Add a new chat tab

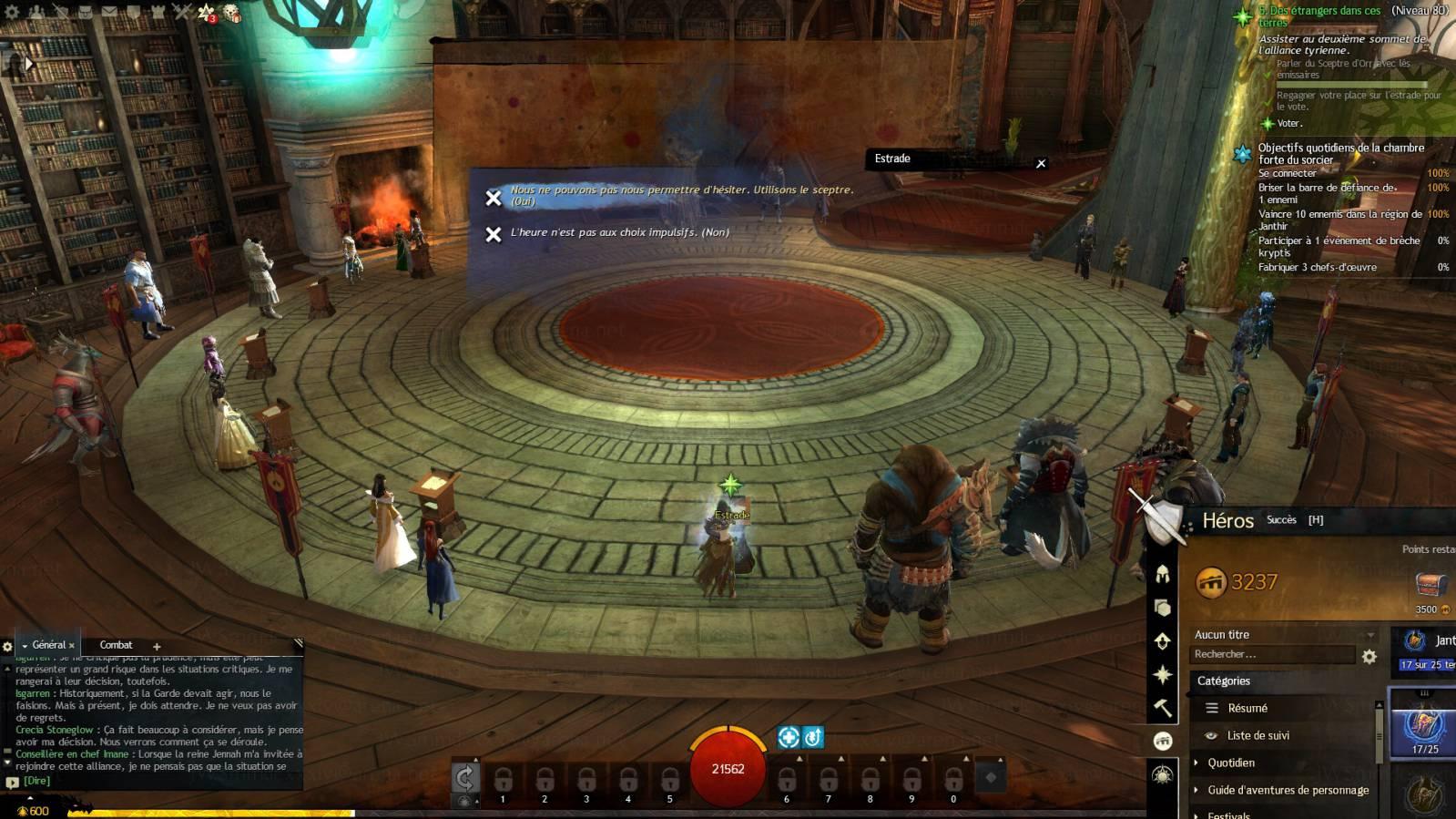(x=157, y=646)
